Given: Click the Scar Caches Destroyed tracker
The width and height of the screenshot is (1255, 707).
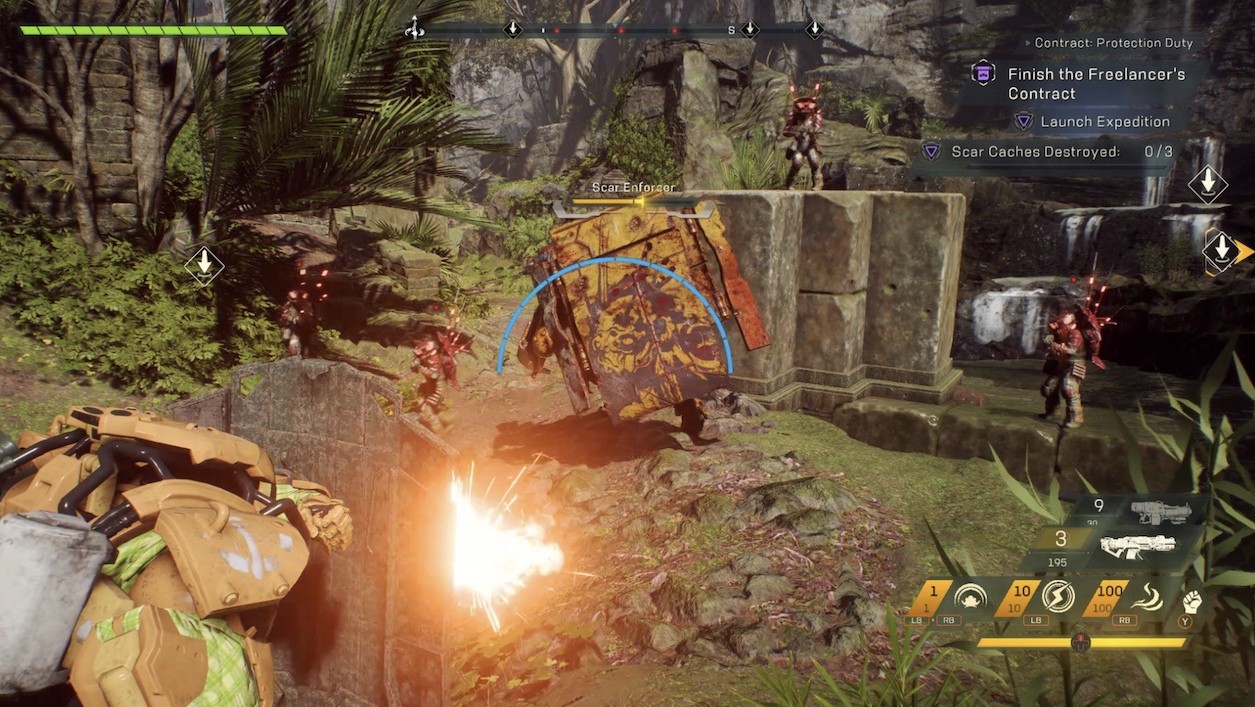Looking at the screenshot, I should pyautogui.click(x=1046, y=152).
